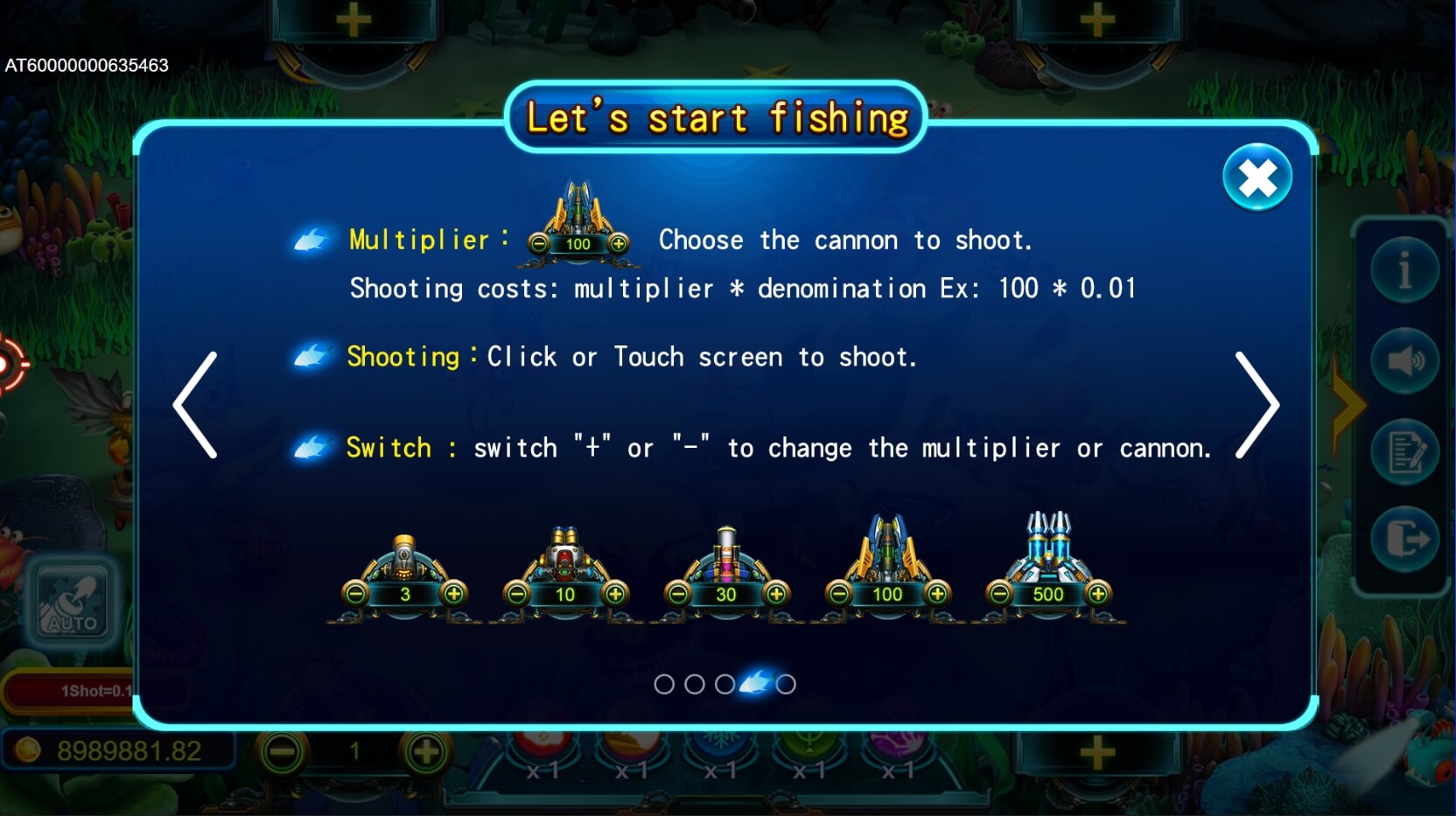Open the game info panel
This screenshot has width=1456, height=816.
coord(1405,271)
